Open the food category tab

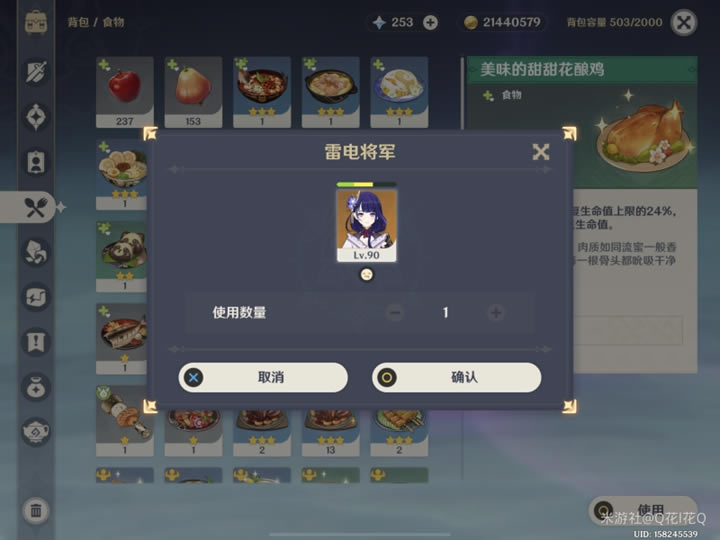(37, 207)
